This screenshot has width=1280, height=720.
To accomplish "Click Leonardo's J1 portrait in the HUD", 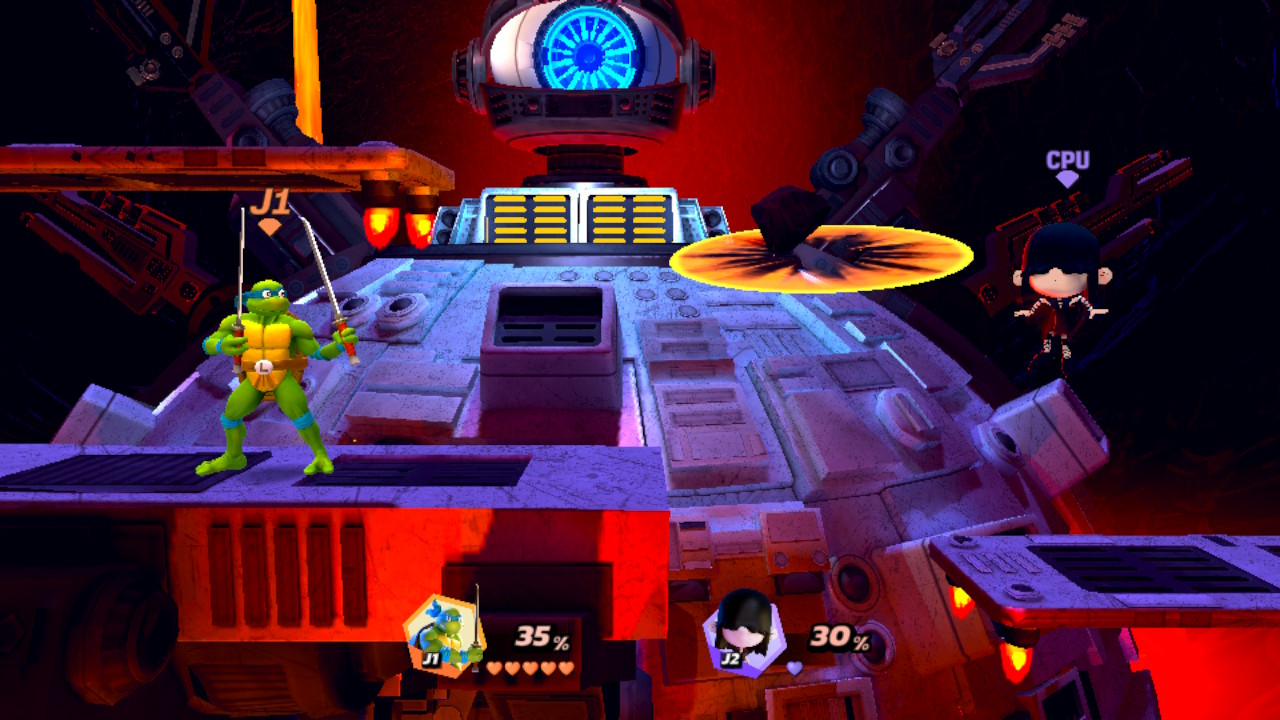I will click(444, 634).
